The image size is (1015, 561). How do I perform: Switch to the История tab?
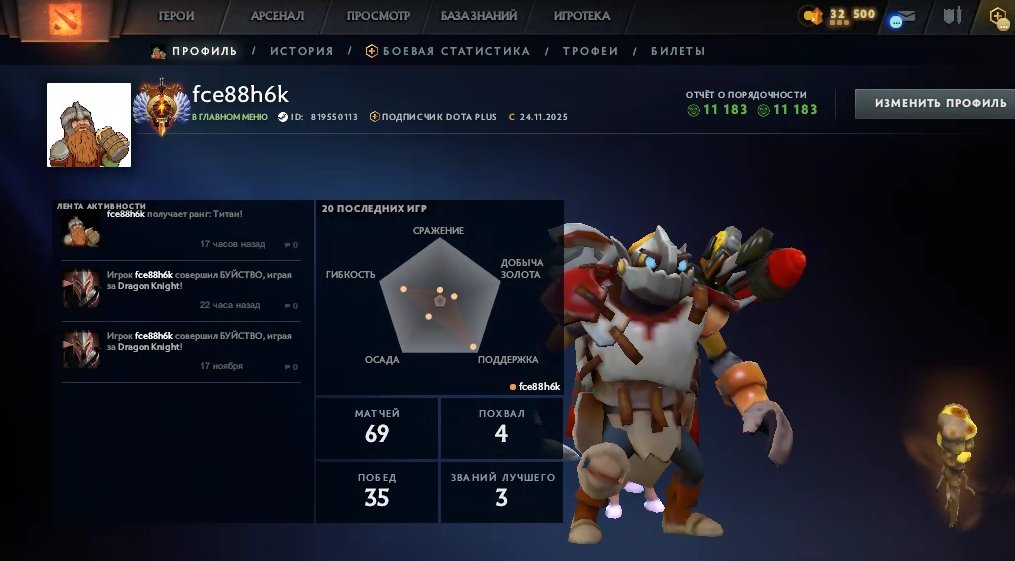point(301,51)
